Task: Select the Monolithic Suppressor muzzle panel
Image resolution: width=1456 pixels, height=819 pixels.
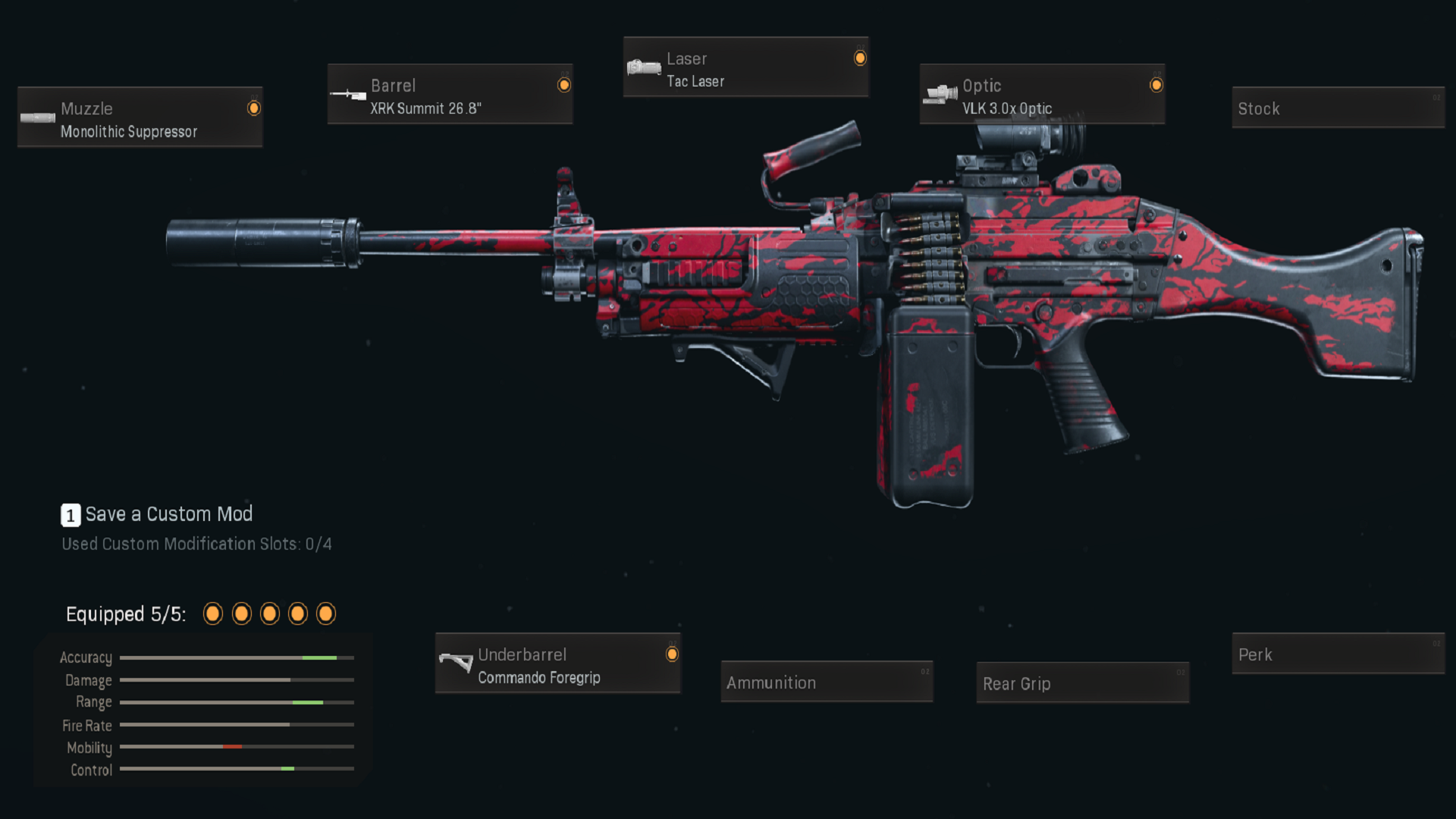Action: pyautogui.click(x=140, y=118)
